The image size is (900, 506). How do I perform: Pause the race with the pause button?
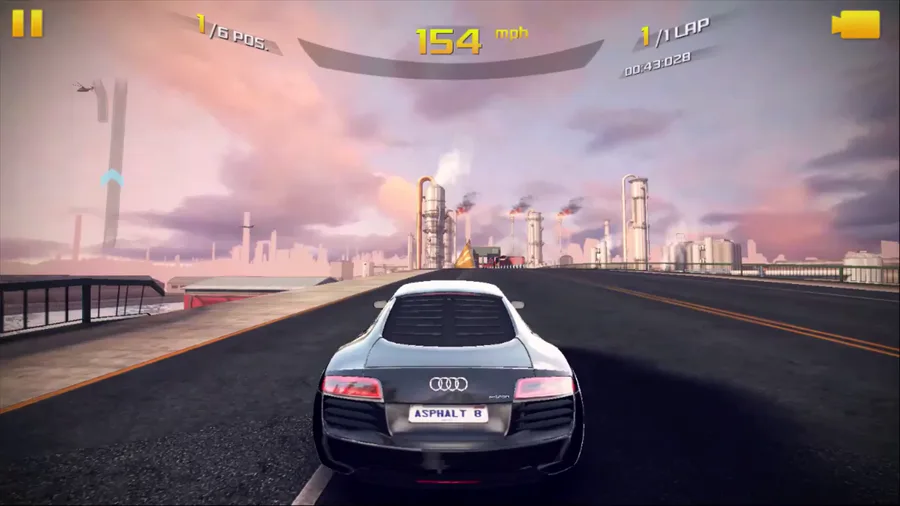tap(28, 23)
